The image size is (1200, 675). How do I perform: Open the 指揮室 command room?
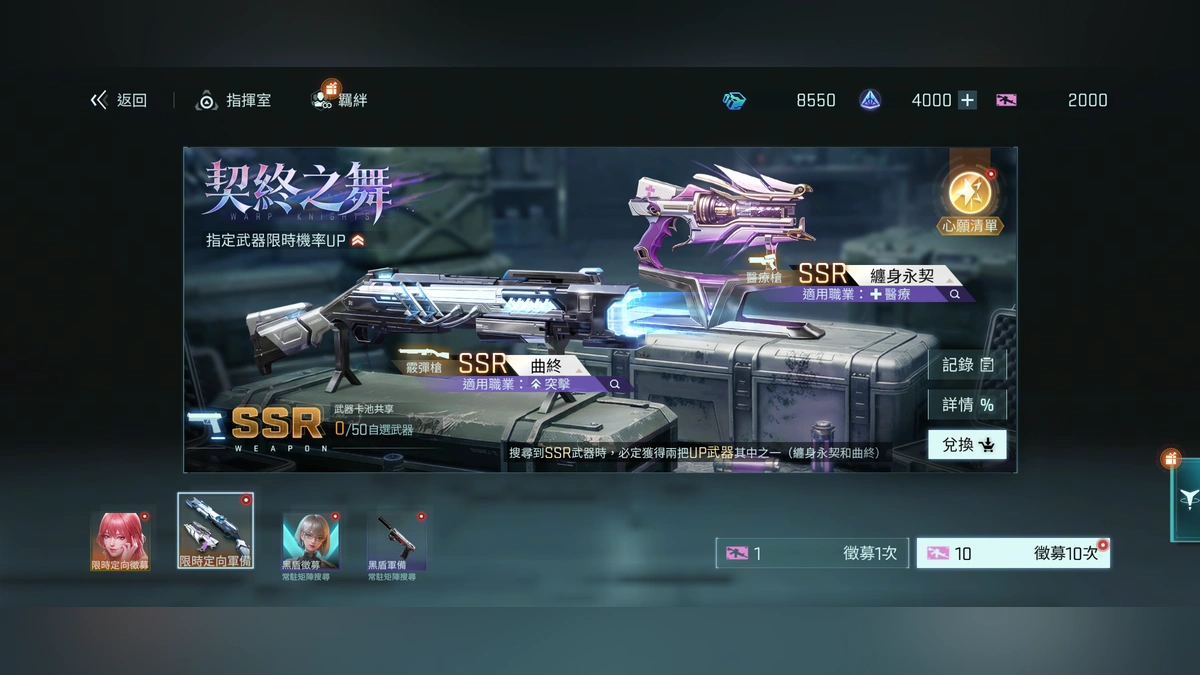coord(233,100)
